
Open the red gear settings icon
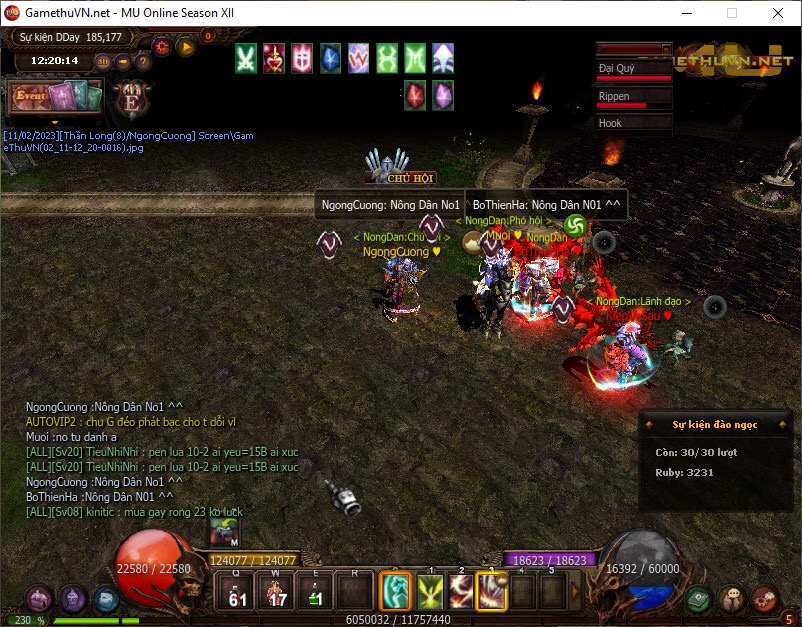point(162,46)
